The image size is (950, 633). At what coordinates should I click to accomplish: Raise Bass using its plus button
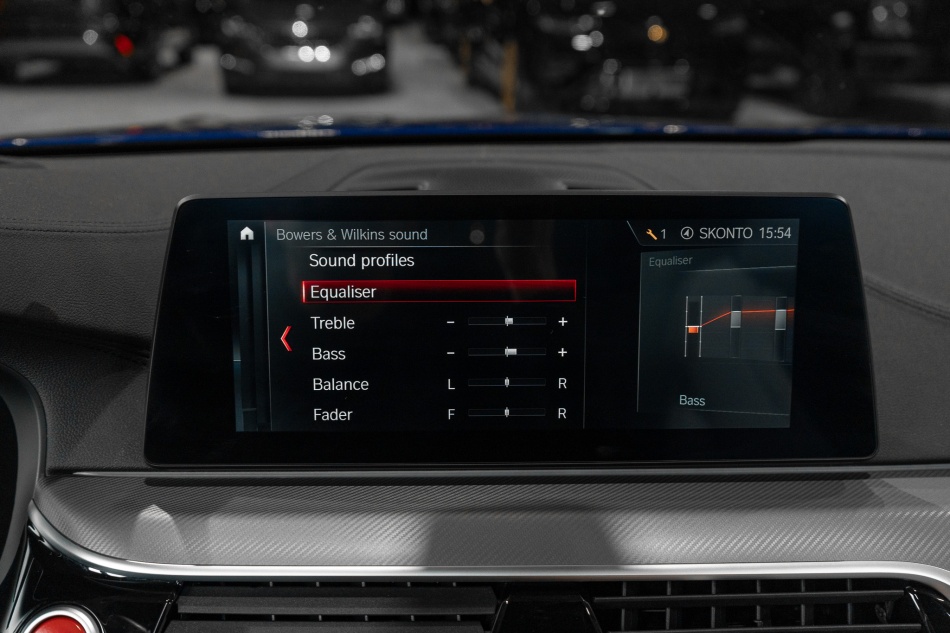[563, 353]
